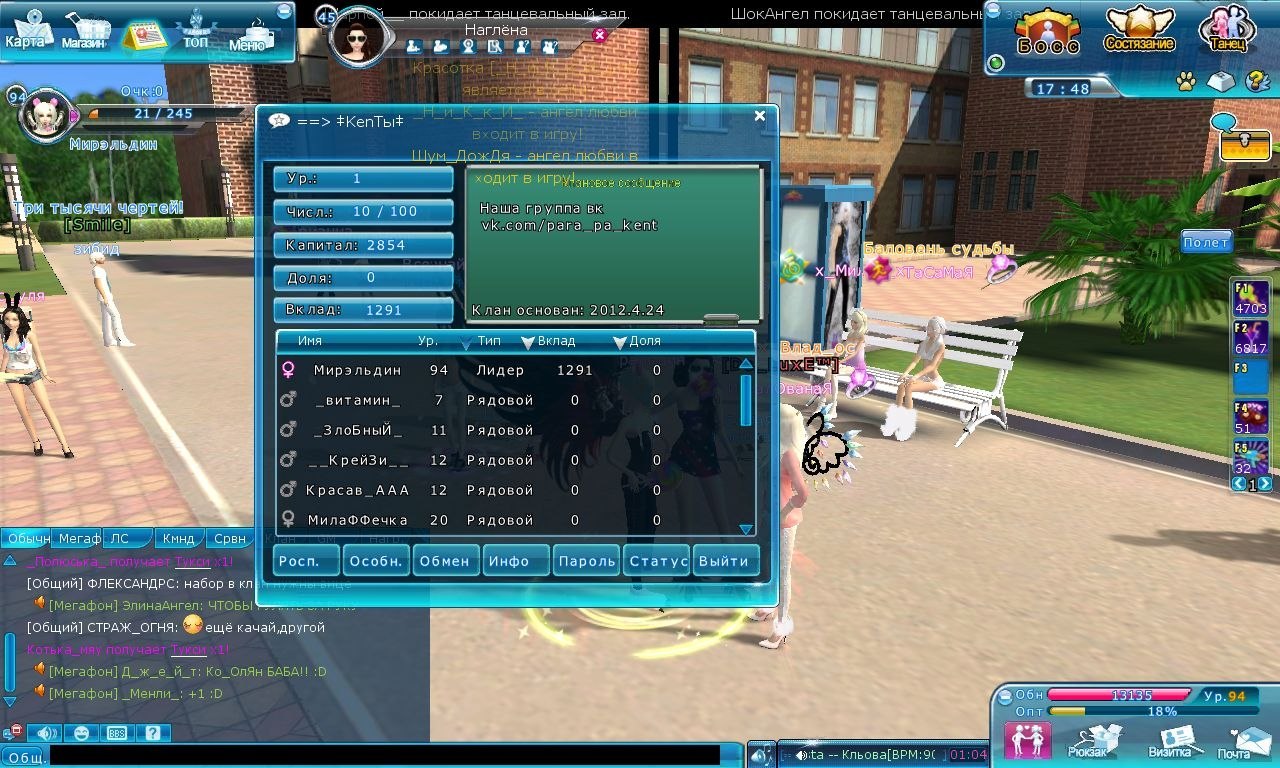1280x768 pixels.
Task: Sort members by Вклад column
Action: coord(555,342)
